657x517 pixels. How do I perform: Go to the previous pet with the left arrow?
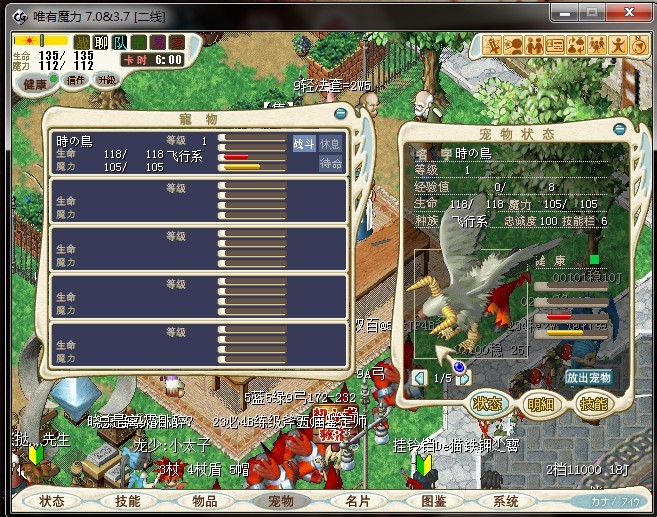coord(419,378)
